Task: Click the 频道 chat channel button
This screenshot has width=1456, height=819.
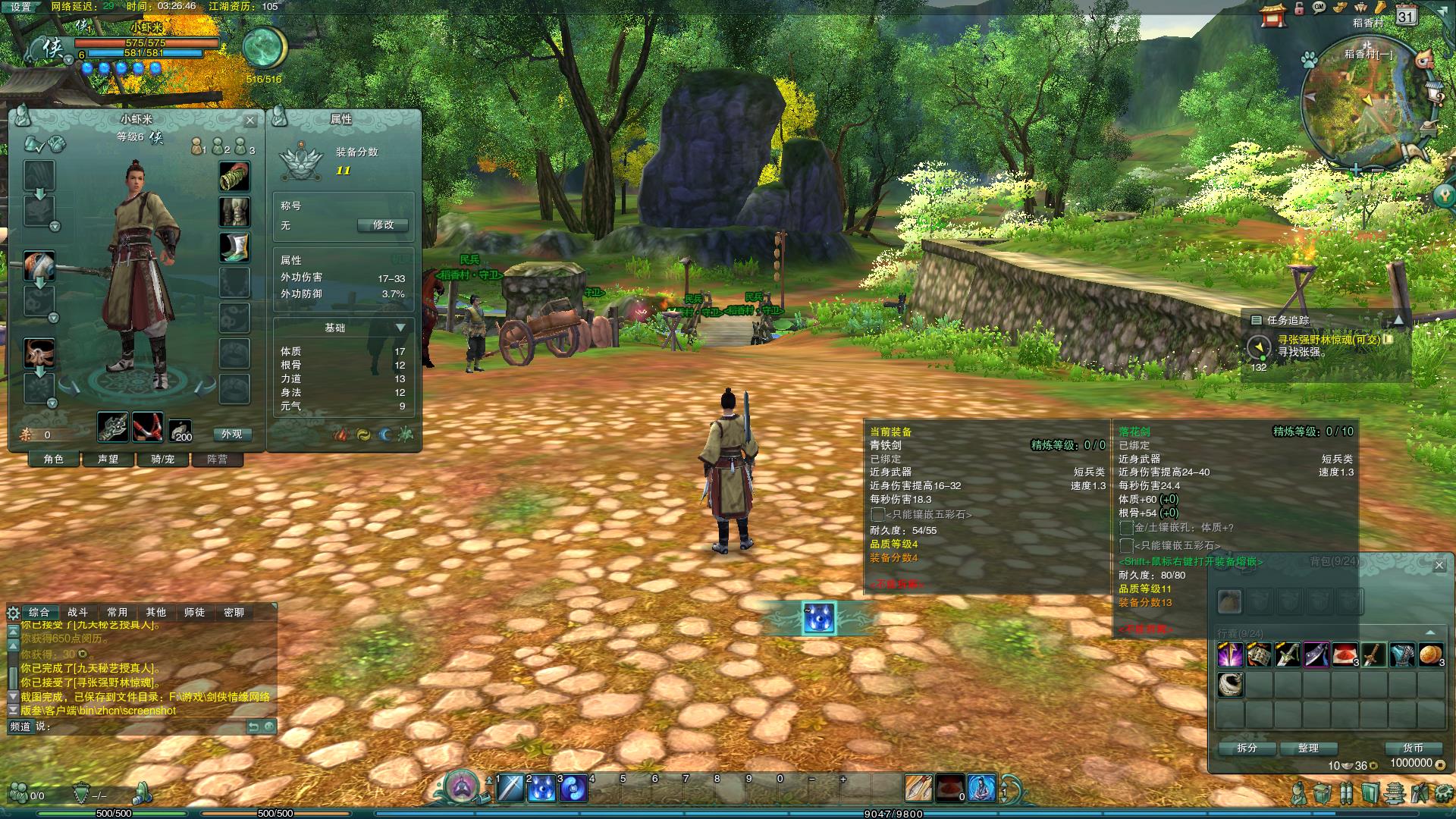Action: point(20,726)
